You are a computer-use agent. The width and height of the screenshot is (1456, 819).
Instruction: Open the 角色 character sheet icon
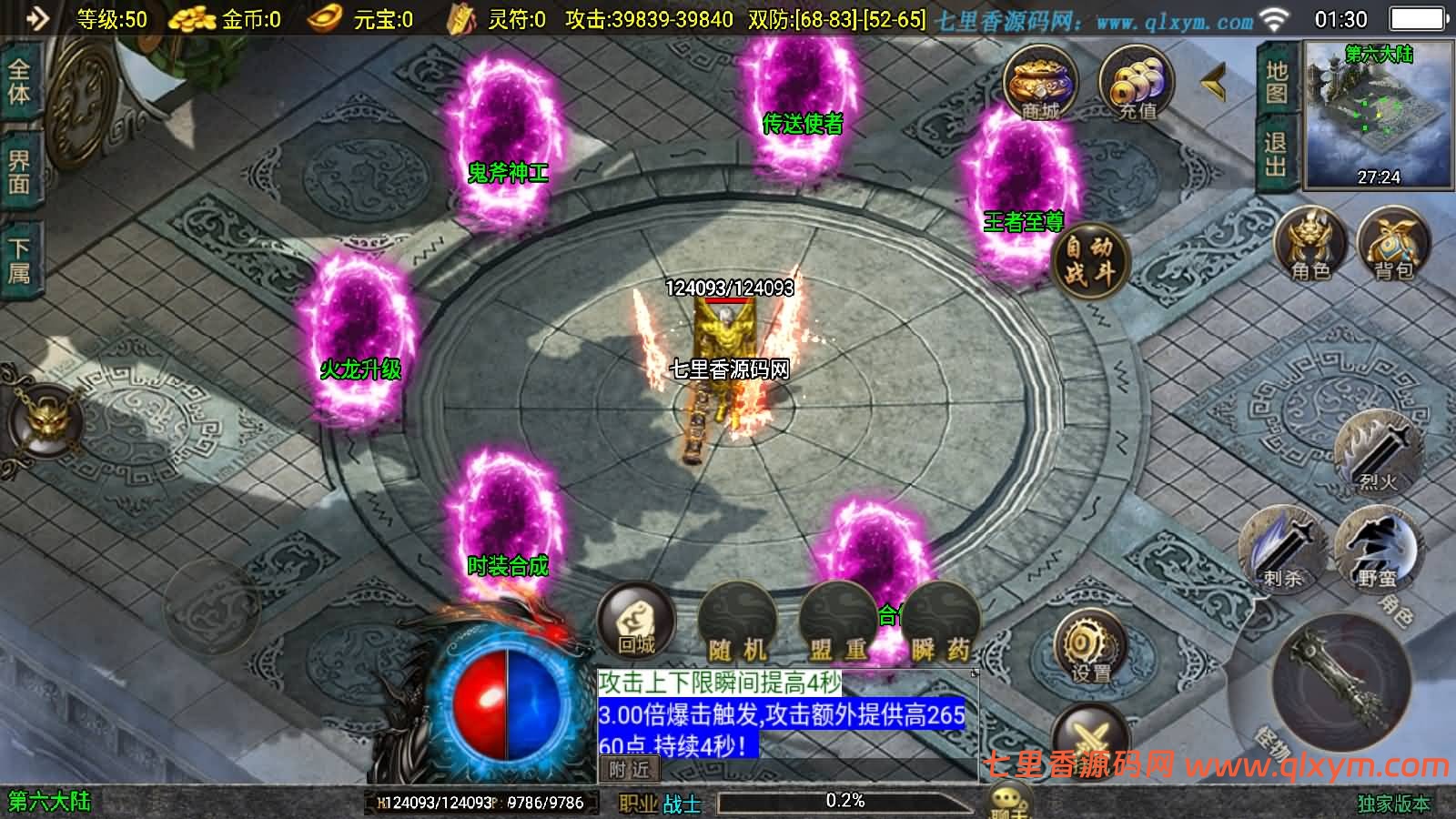(1310, 246)
